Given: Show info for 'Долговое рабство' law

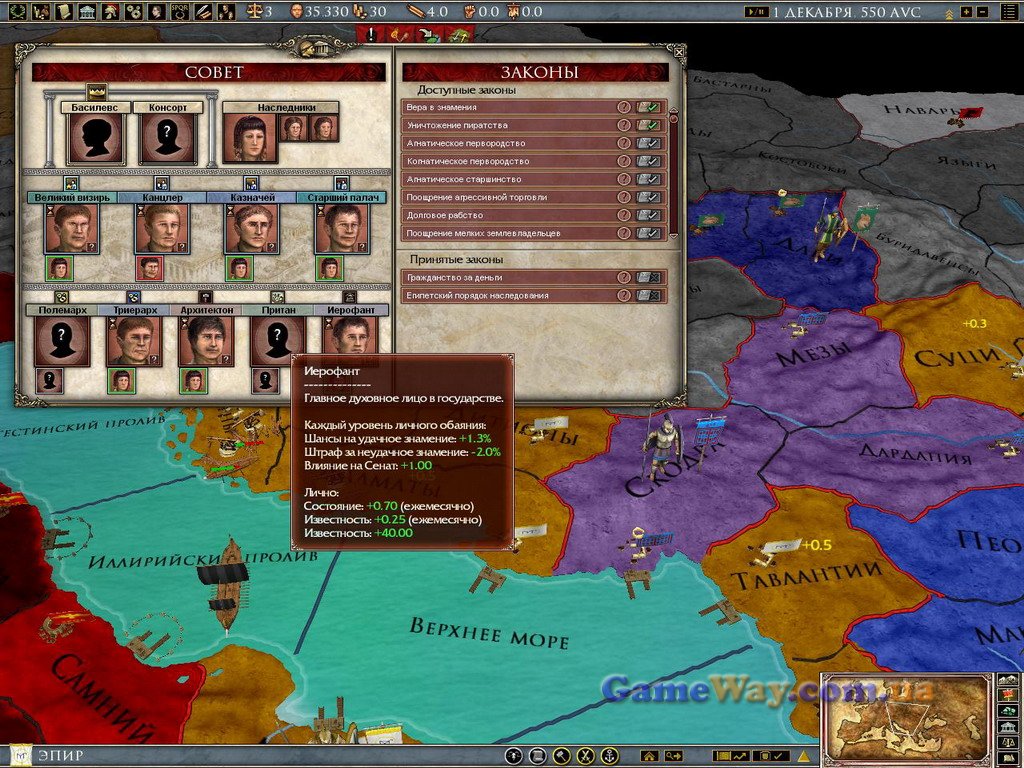Looking at the screenshot, I should coord(624,215).
